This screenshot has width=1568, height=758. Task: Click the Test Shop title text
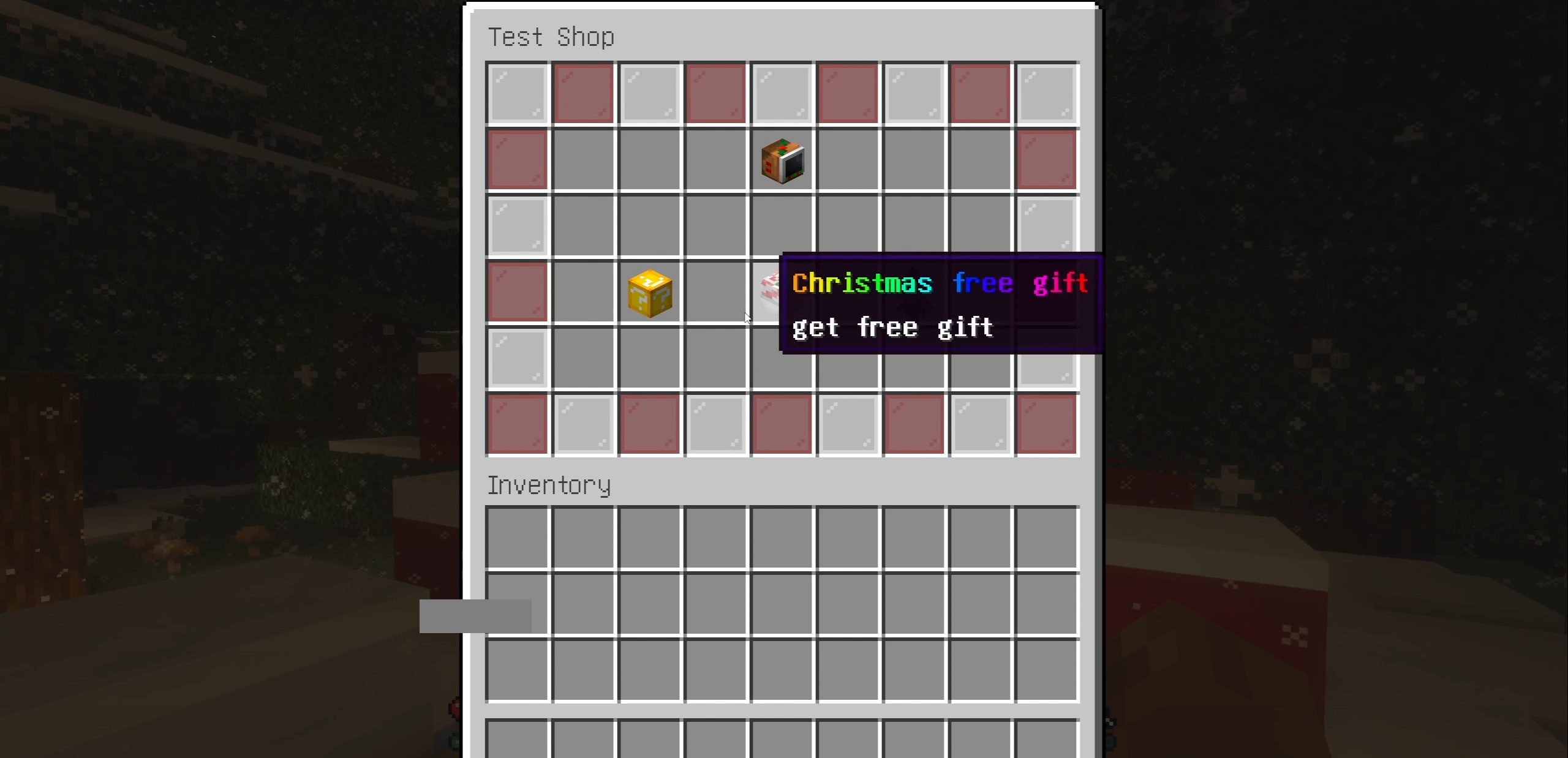click(551, 37)
